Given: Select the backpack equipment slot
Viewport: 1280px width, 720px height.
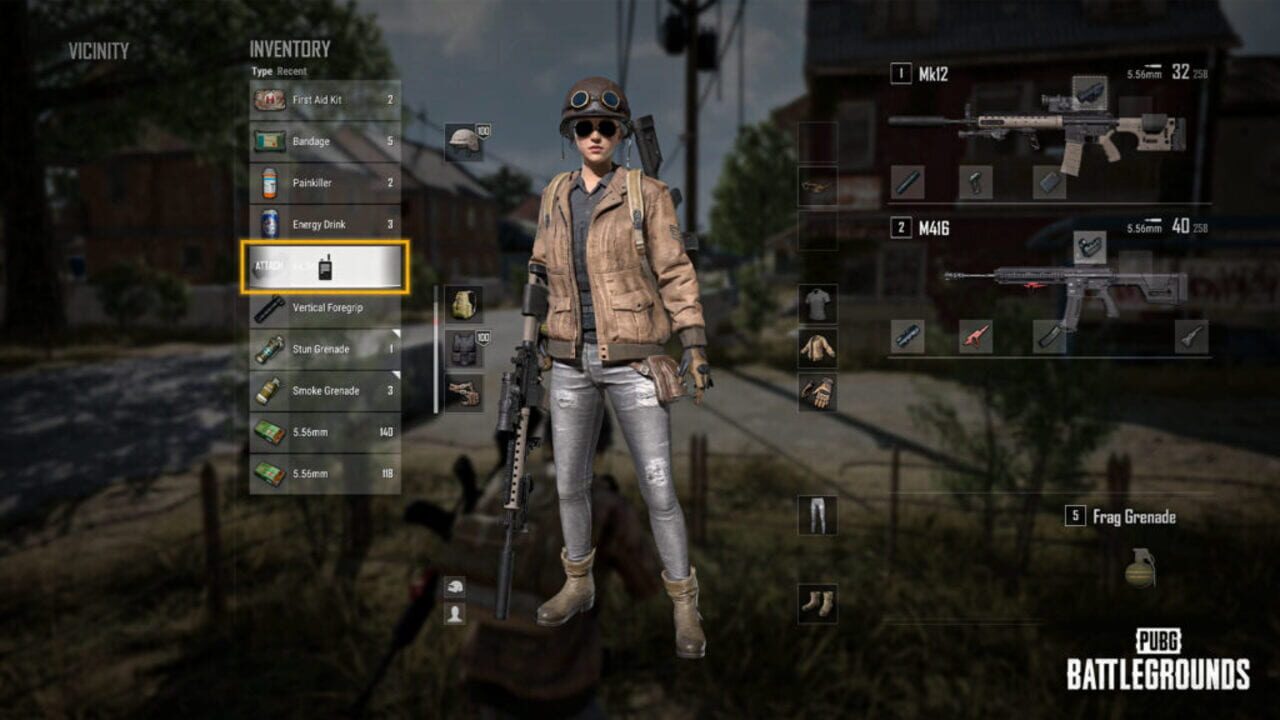Looking at the screenshot, I should 460,303.
